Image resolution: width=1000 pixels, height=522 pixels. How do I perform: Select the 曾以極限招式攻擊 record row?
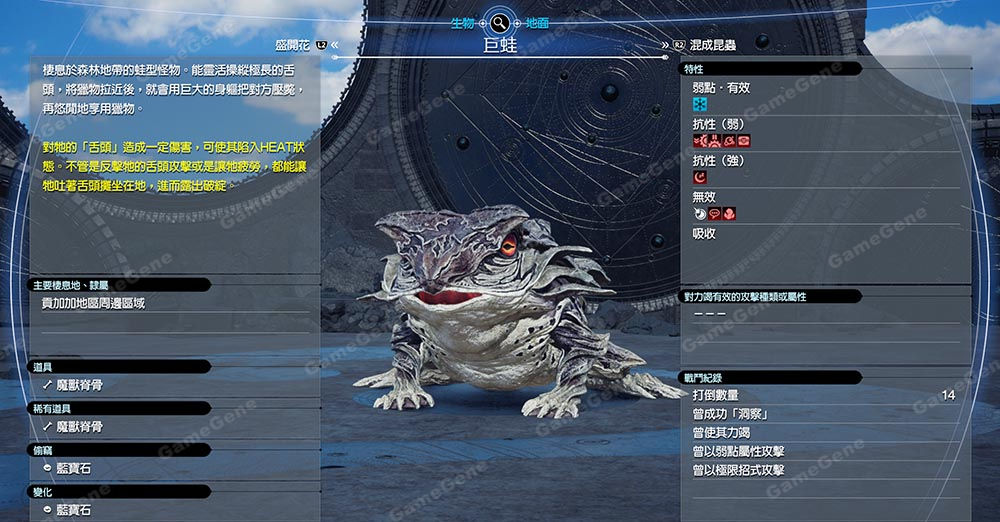coord(822,470)
